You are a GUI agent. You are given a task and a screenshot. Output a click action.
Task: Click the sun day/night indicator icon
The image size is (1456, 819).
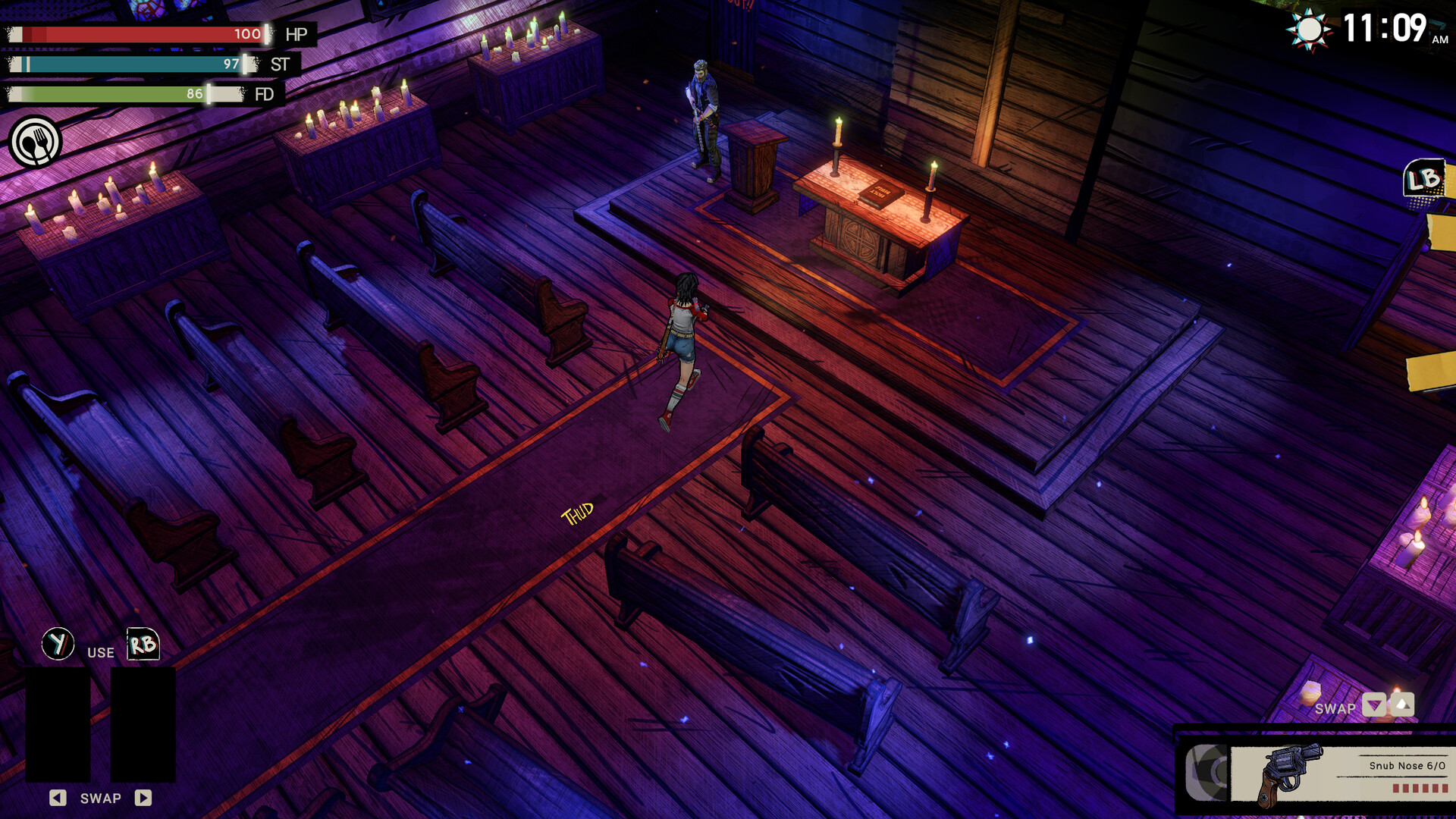(1308, 29)
